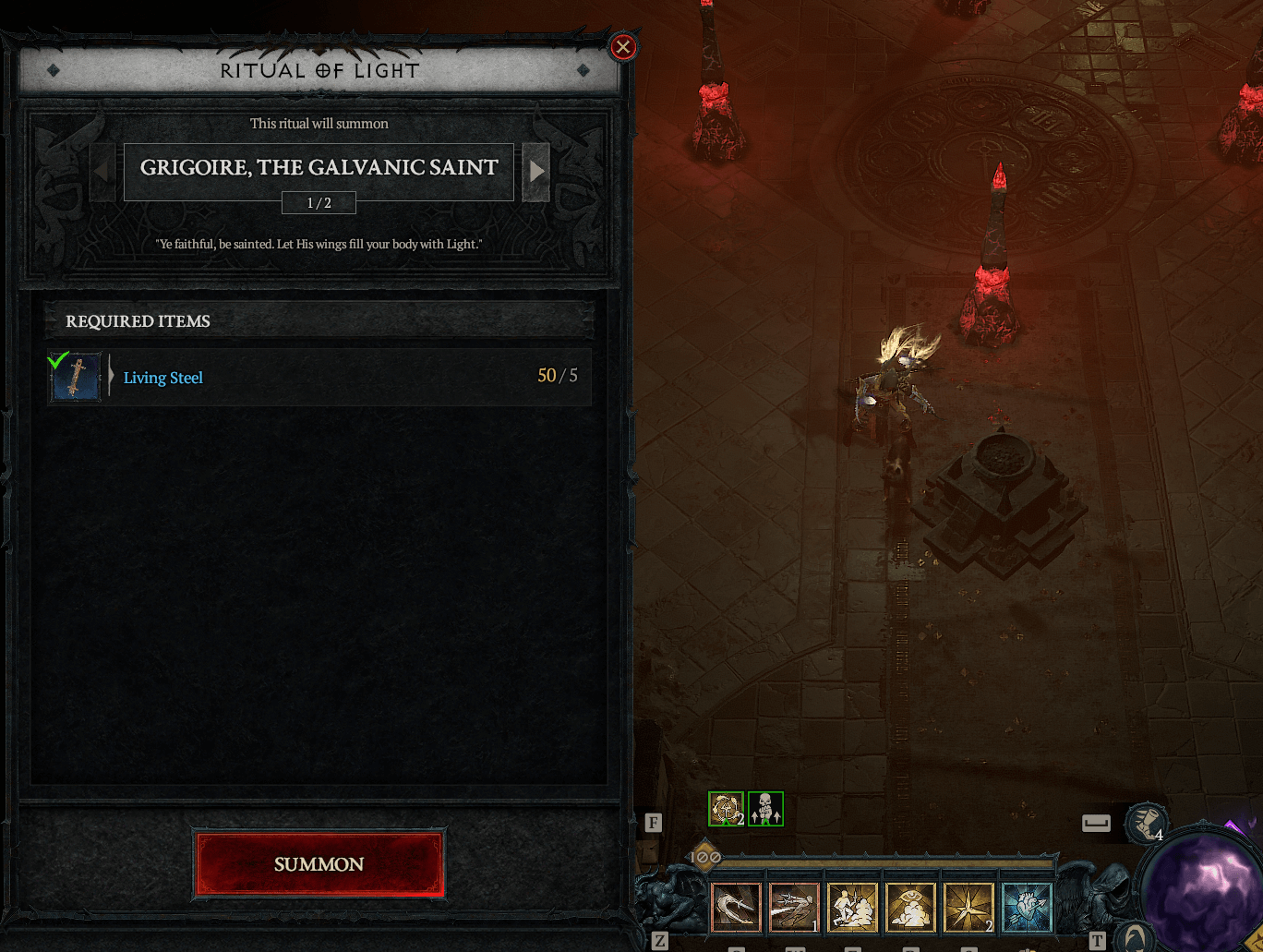The height and width of the screenshot is (952, 1263).
Task: Activate the leftmost claw skill on the action bar
Action: (736, 907)
